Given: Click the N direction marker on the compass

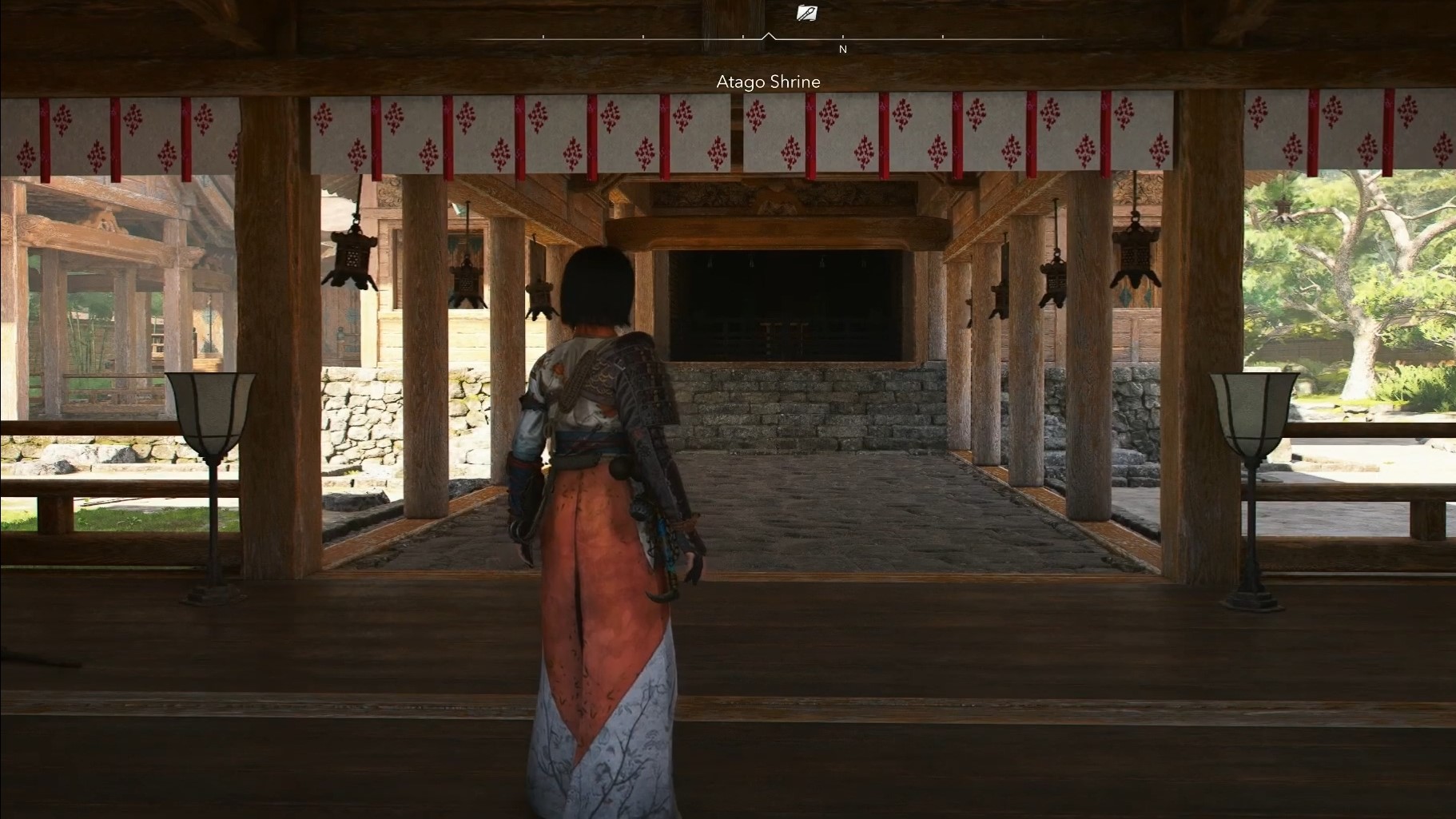Looking at the screenshot, I should click(844, 49).
